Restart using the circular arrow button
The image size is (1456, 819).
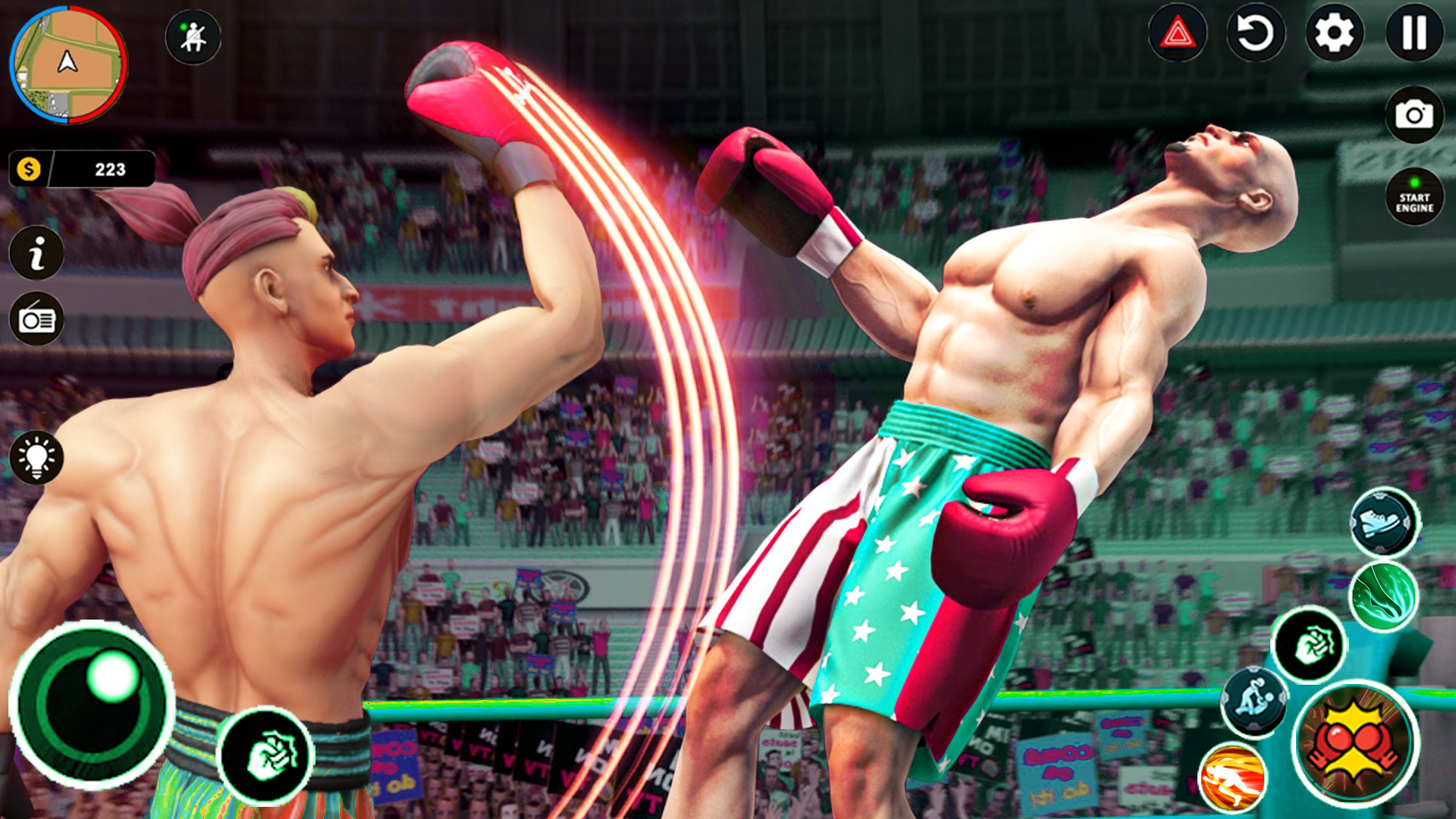pyautogui.click(x=1257, y=34)
